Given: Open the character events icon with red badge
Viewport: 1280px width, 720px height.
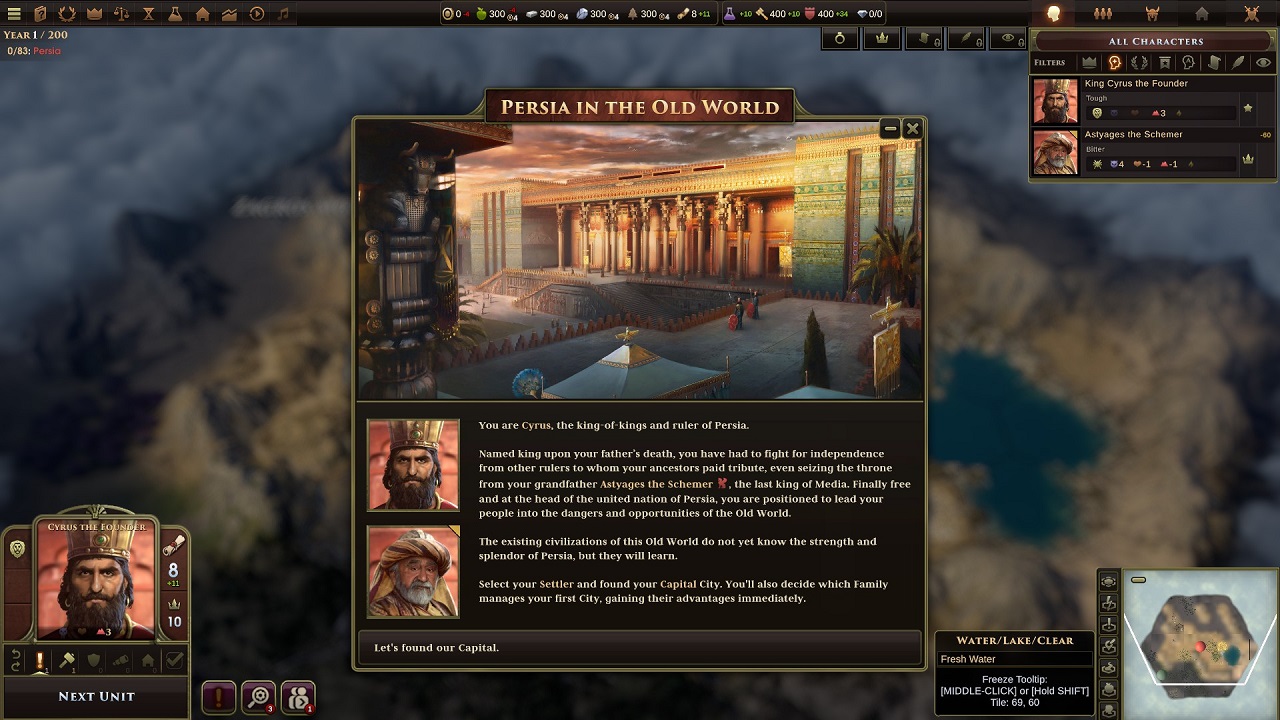Looking at the screenshot, I should point(297,697).
